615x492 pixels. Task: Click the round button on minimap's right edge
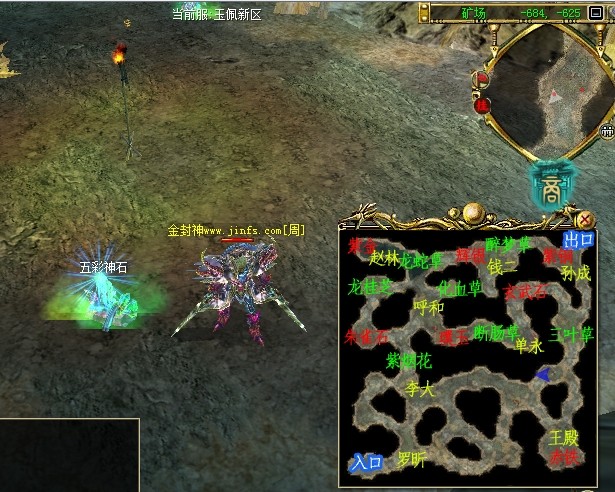(606, 130)
